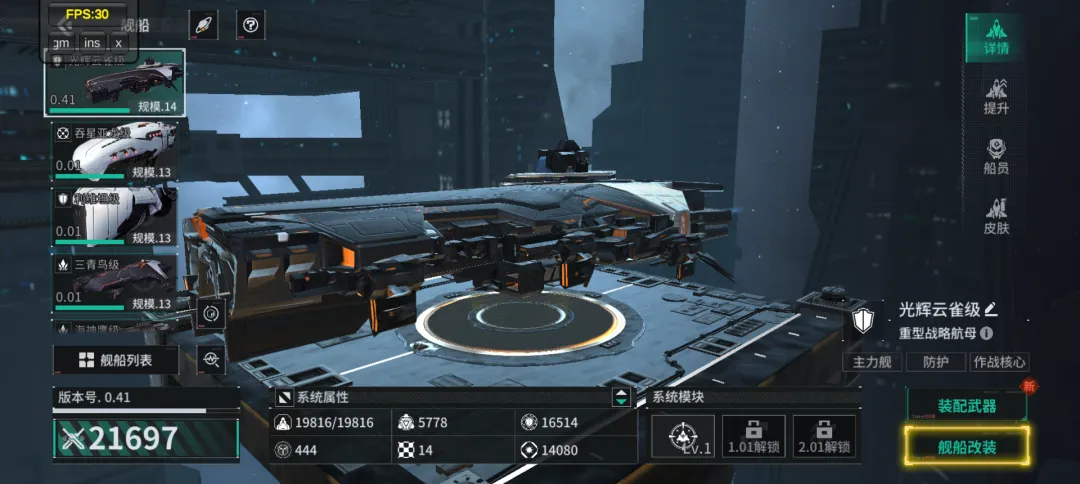Switch to the 提升 upgrade tab
Screen dimensions: 1080x484
[x=995, y=97]
